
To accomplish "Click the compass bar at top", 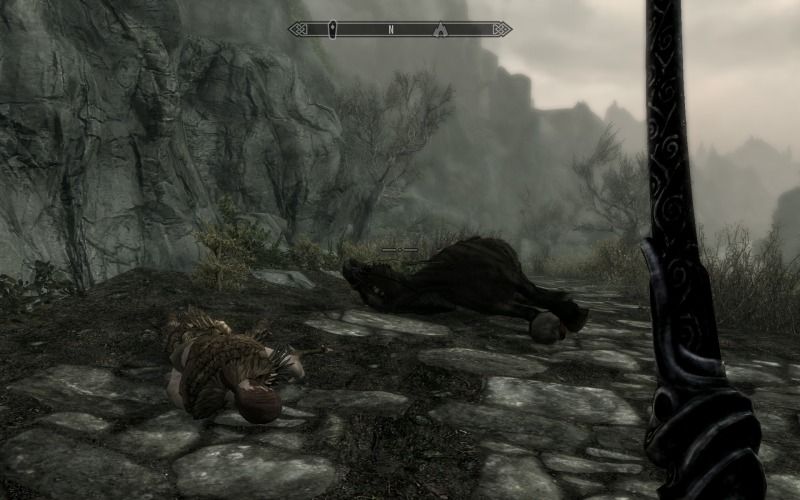I will point(400,30).
